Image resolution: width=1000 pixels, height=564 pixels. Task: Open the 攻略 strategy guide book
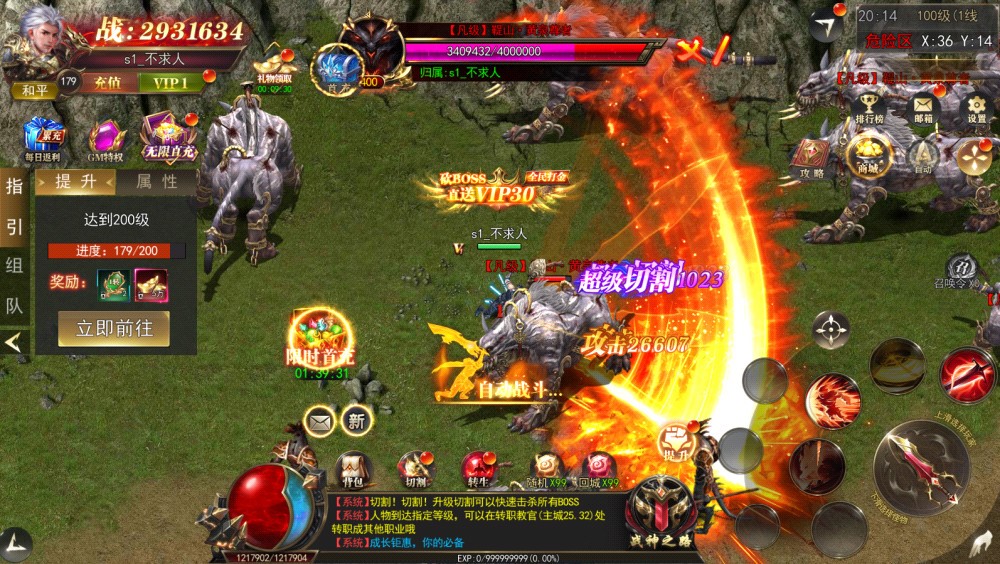click(x=812, y=156)
